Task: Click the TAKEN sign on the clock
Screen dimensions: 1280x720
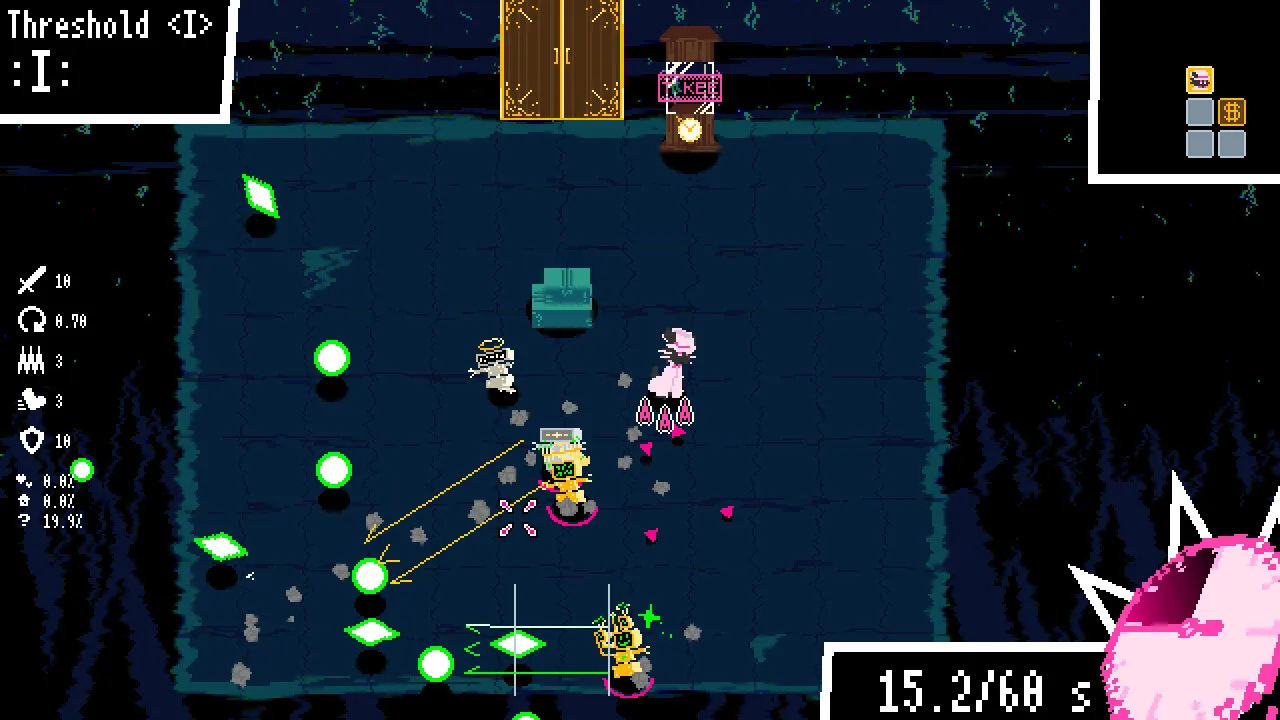Action: (690, 87)
